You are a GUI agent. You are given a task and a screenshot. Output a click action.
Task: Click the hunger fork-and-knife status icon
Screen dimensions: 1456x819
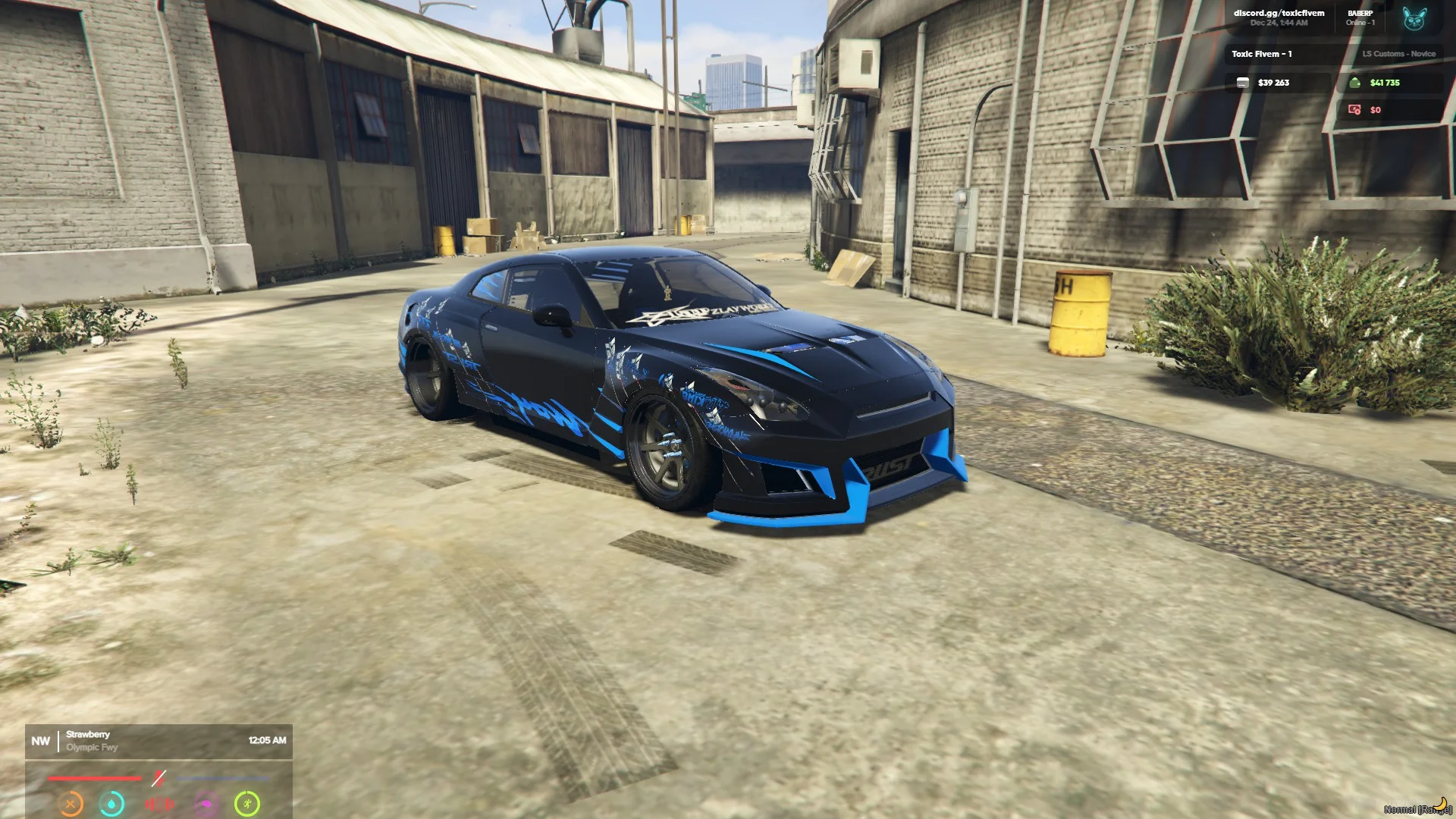71,803
